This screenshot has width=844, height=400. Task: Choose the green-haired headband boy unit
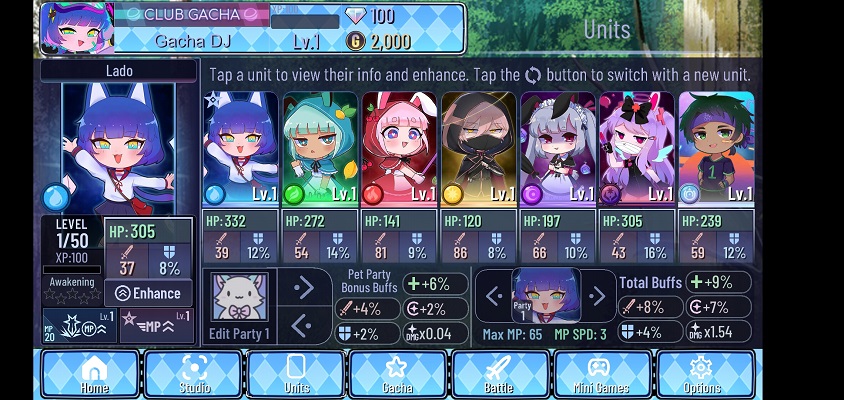coord(716,148)
